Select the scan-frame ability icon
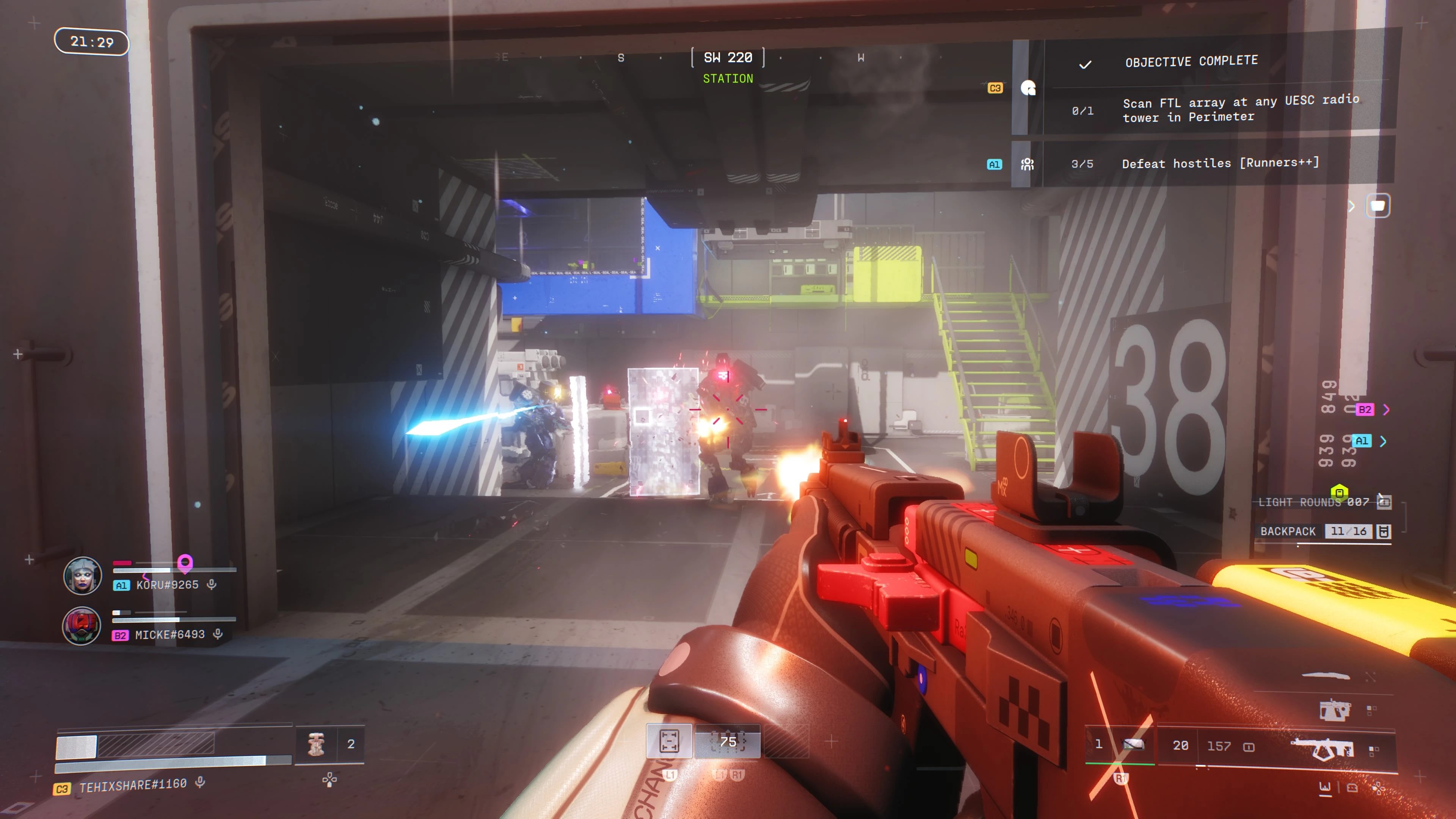This screenshot has width=1456, height=819. pos(668,741)
